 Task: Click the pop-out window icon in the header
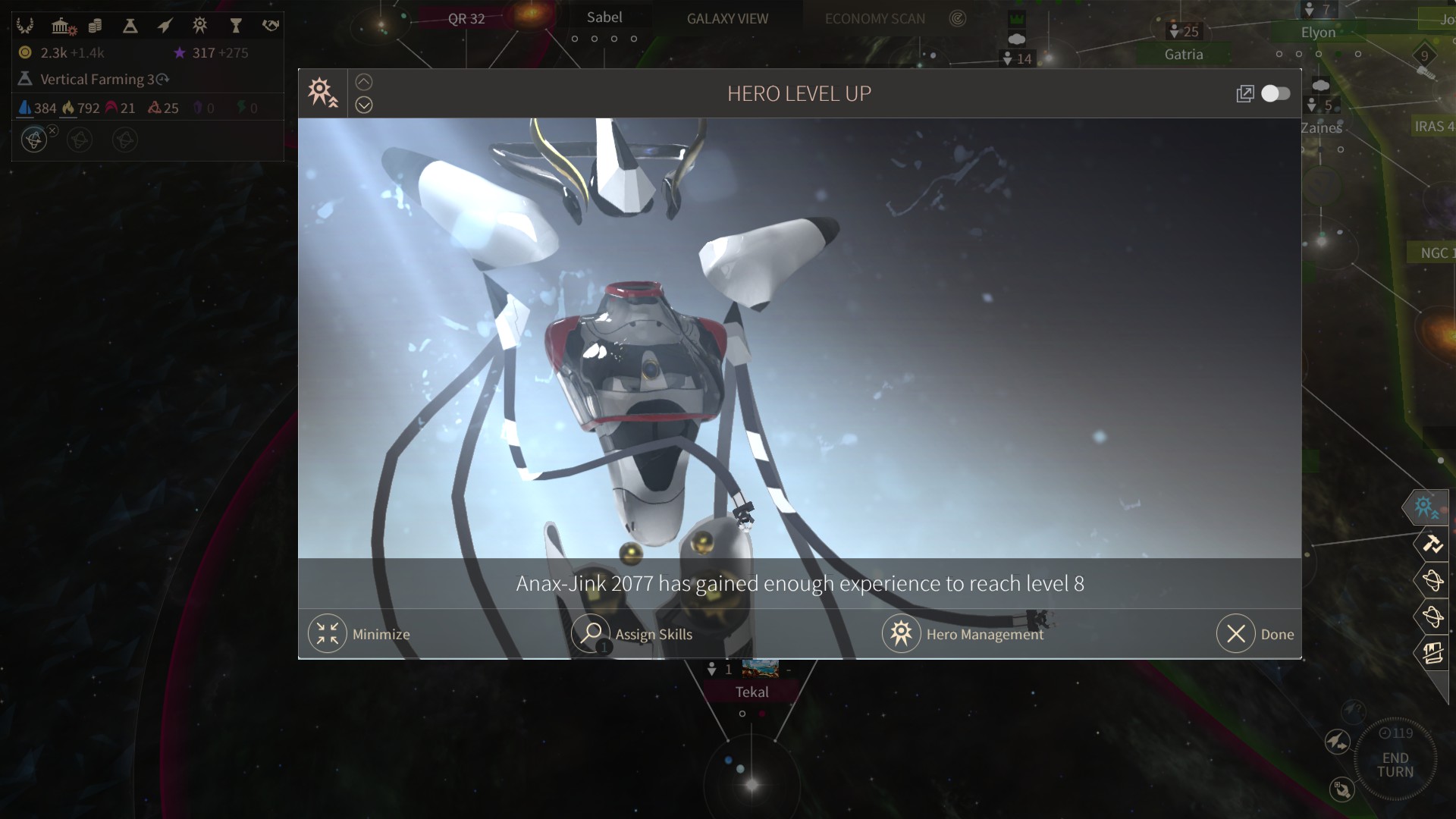1244,94
